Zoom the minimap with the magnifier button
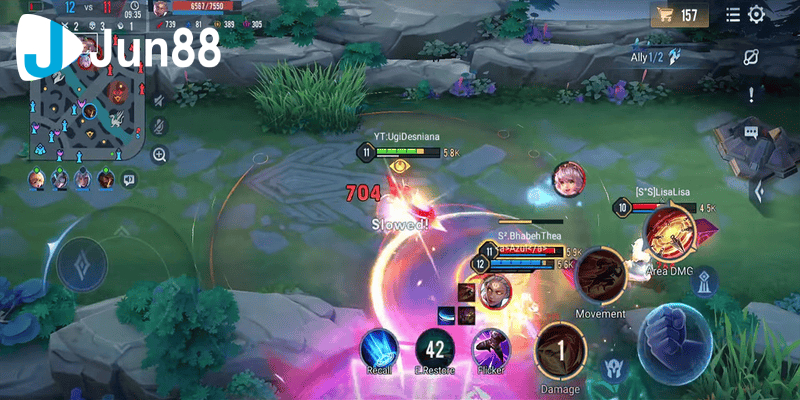The width and height of the screenshot is (800, 400). tap(159, 155)
